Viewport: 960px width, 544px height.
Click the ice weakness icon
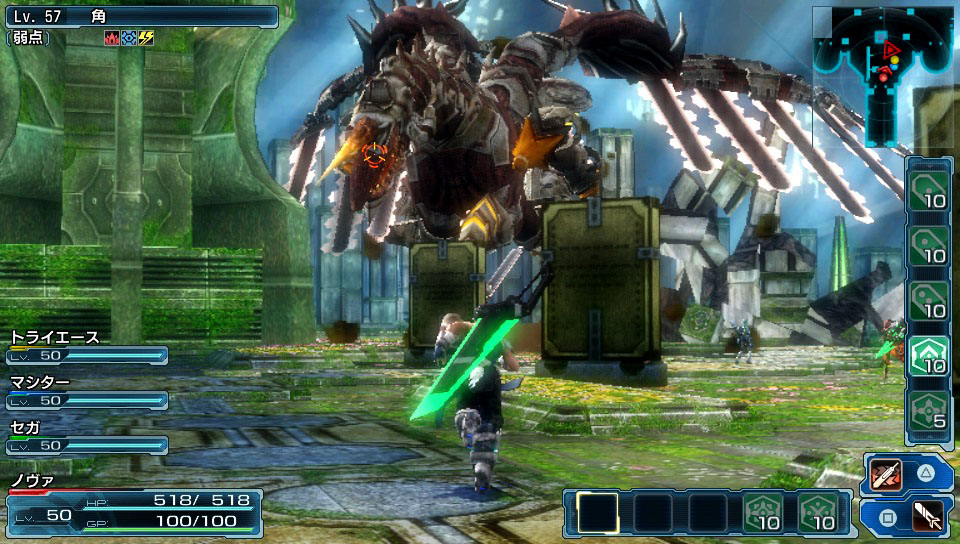coord(128,37)
